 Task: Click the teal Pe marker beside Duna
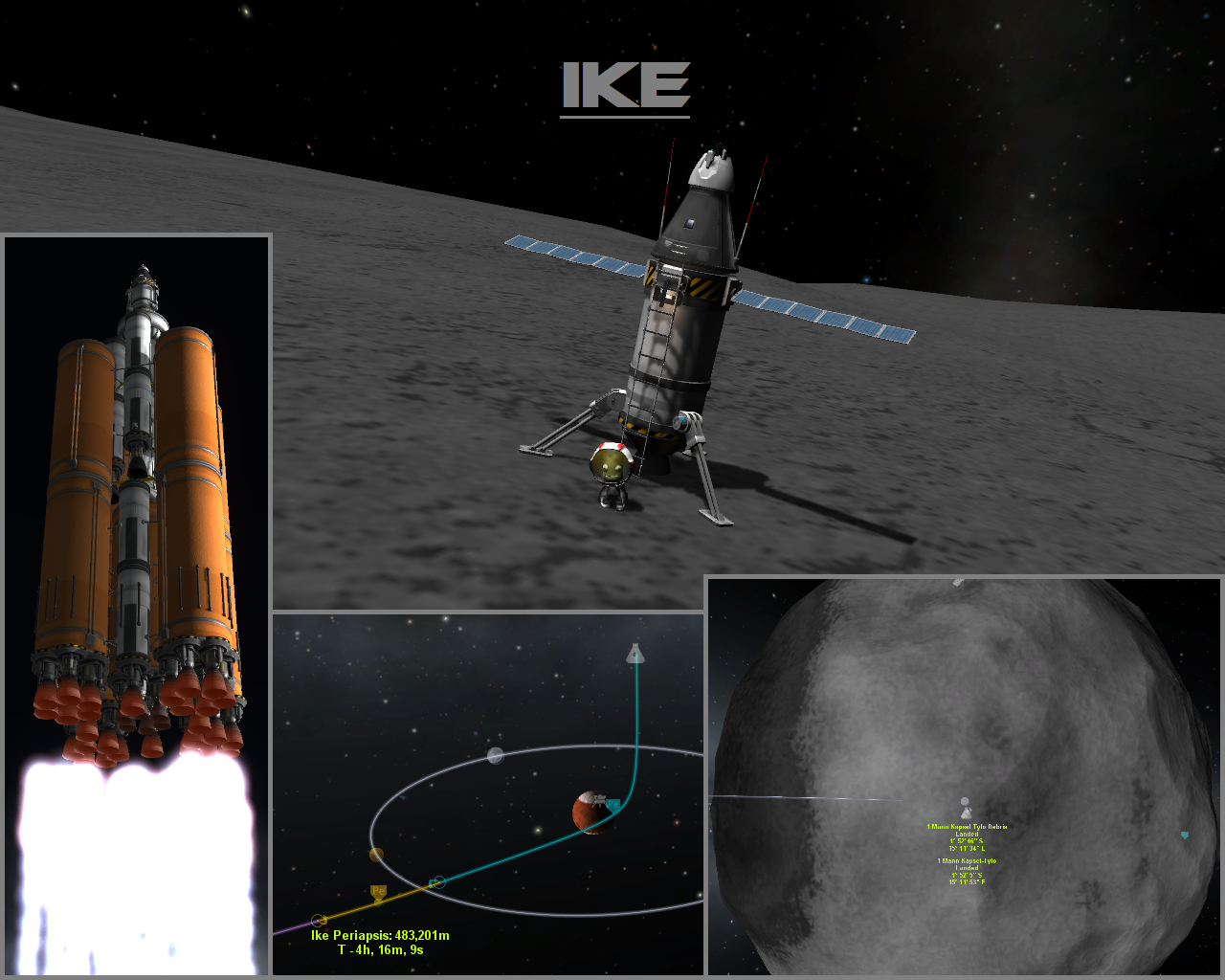click(x=613, y=805)
